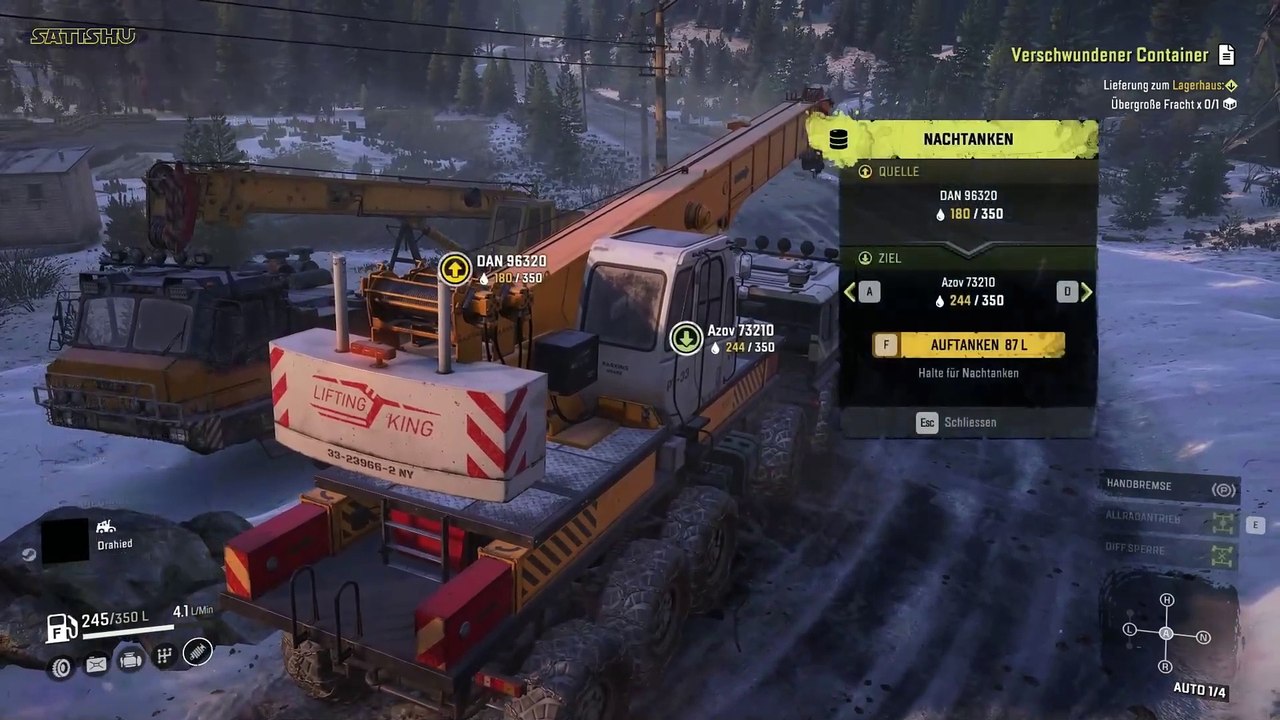The height and width of the screenshot is (720, 1280).
Task: Toggle Allradantrieb all-wheel drive
Action: [x=1221, y=521]
